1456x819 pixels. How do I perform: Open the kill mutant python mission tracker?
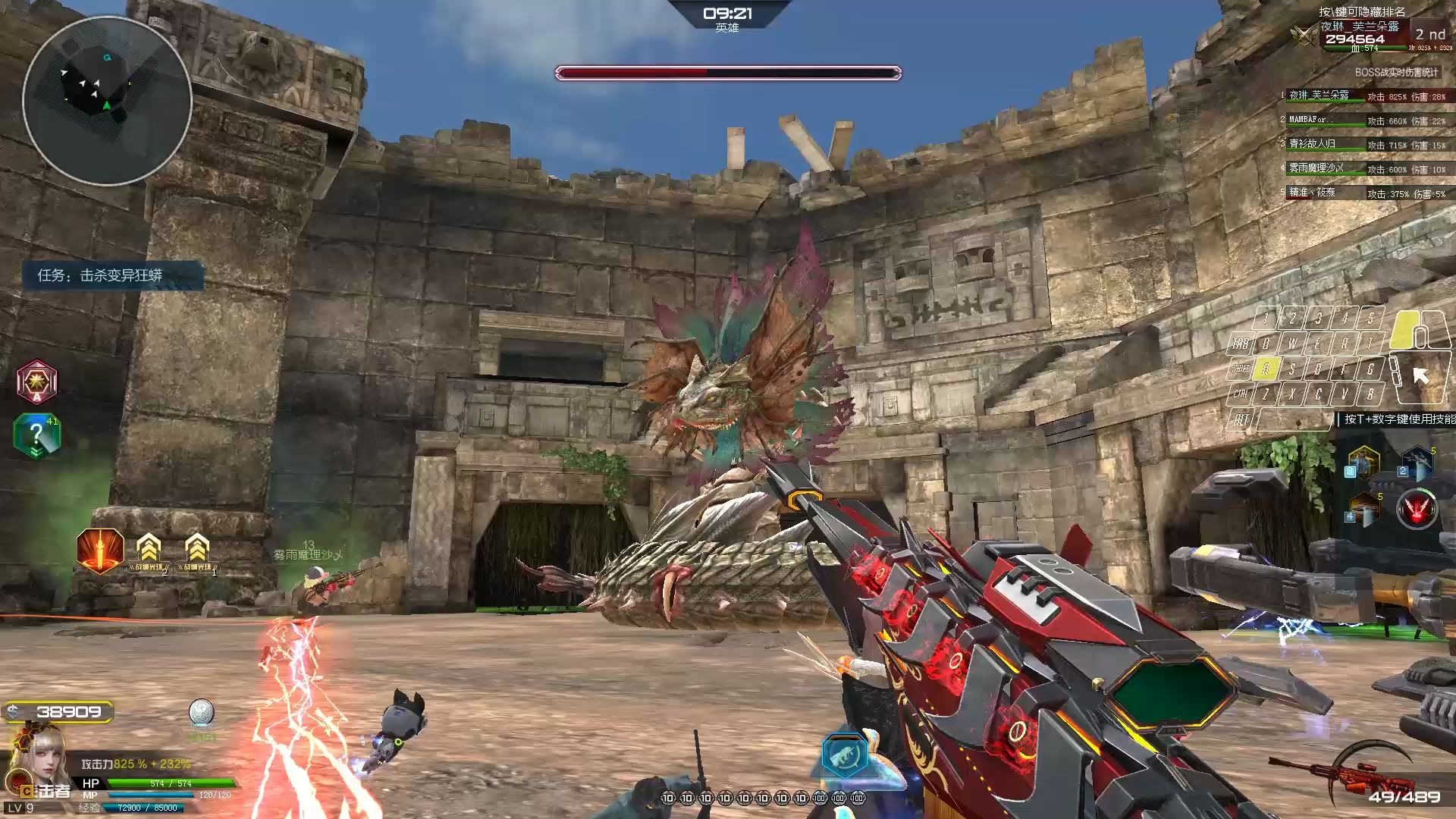(112, 275)
